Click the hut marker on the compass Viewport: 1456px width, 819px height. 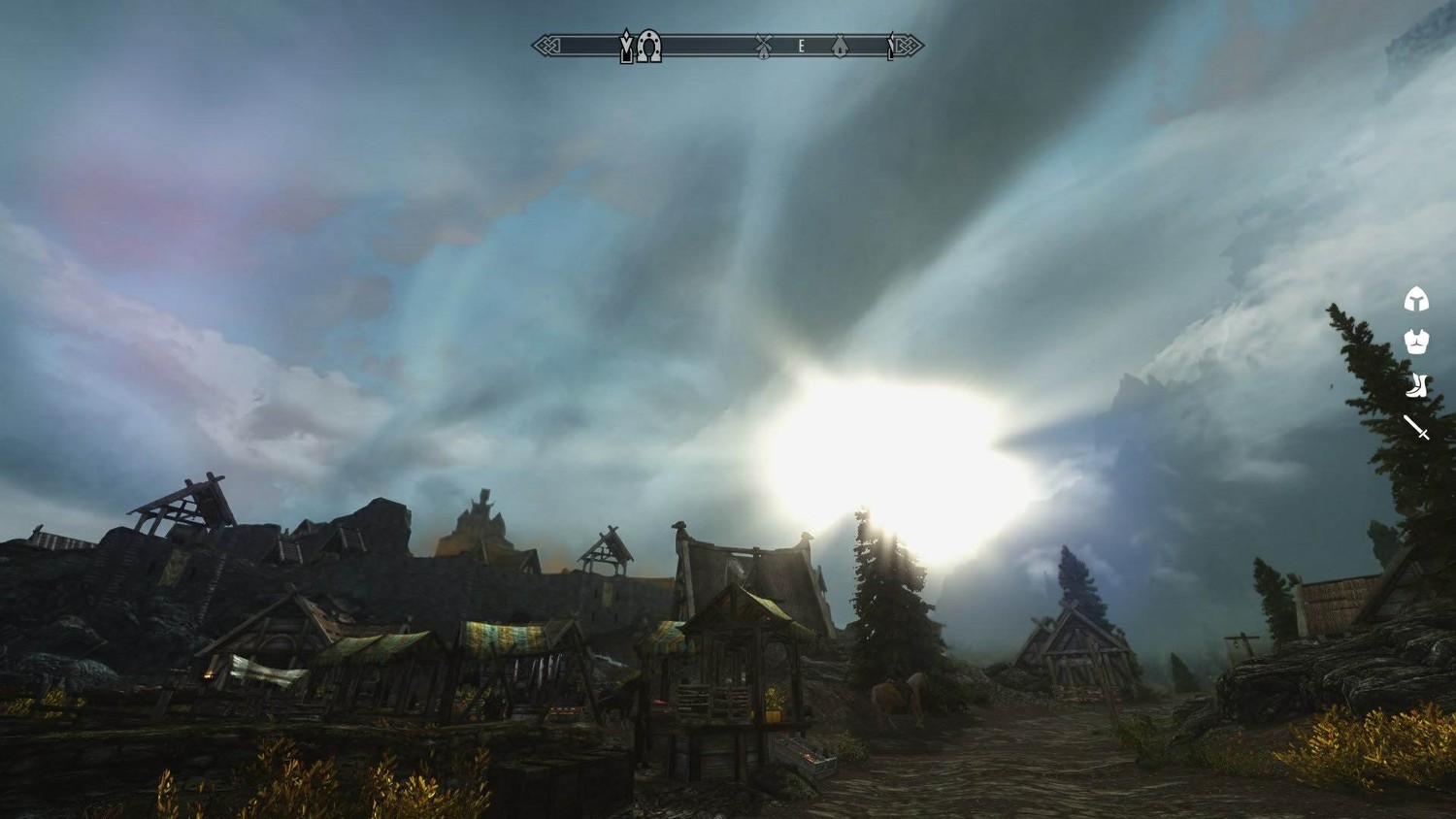(840, 46)
